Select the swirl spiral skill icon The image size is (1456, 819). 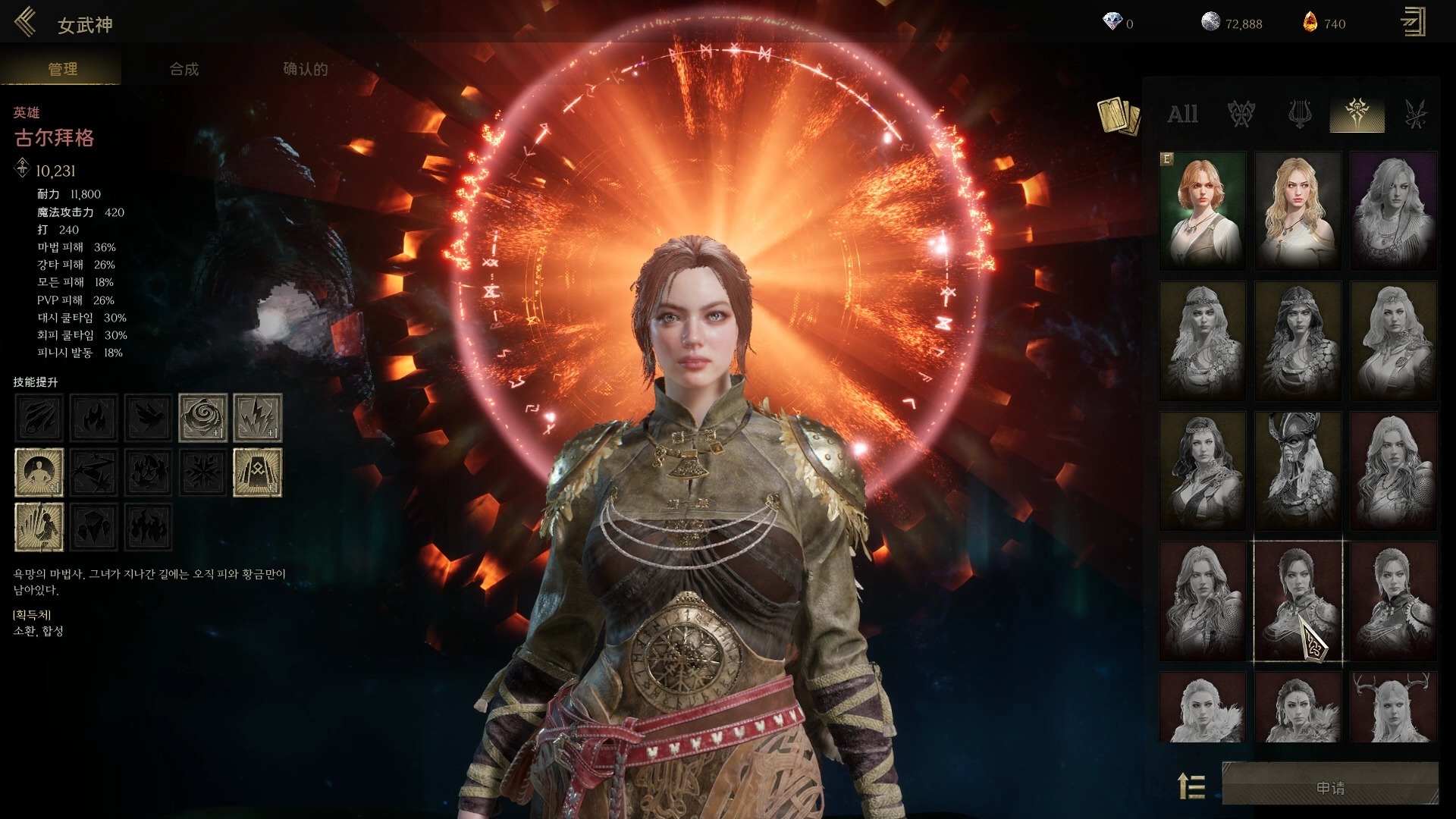coord(202,417)
